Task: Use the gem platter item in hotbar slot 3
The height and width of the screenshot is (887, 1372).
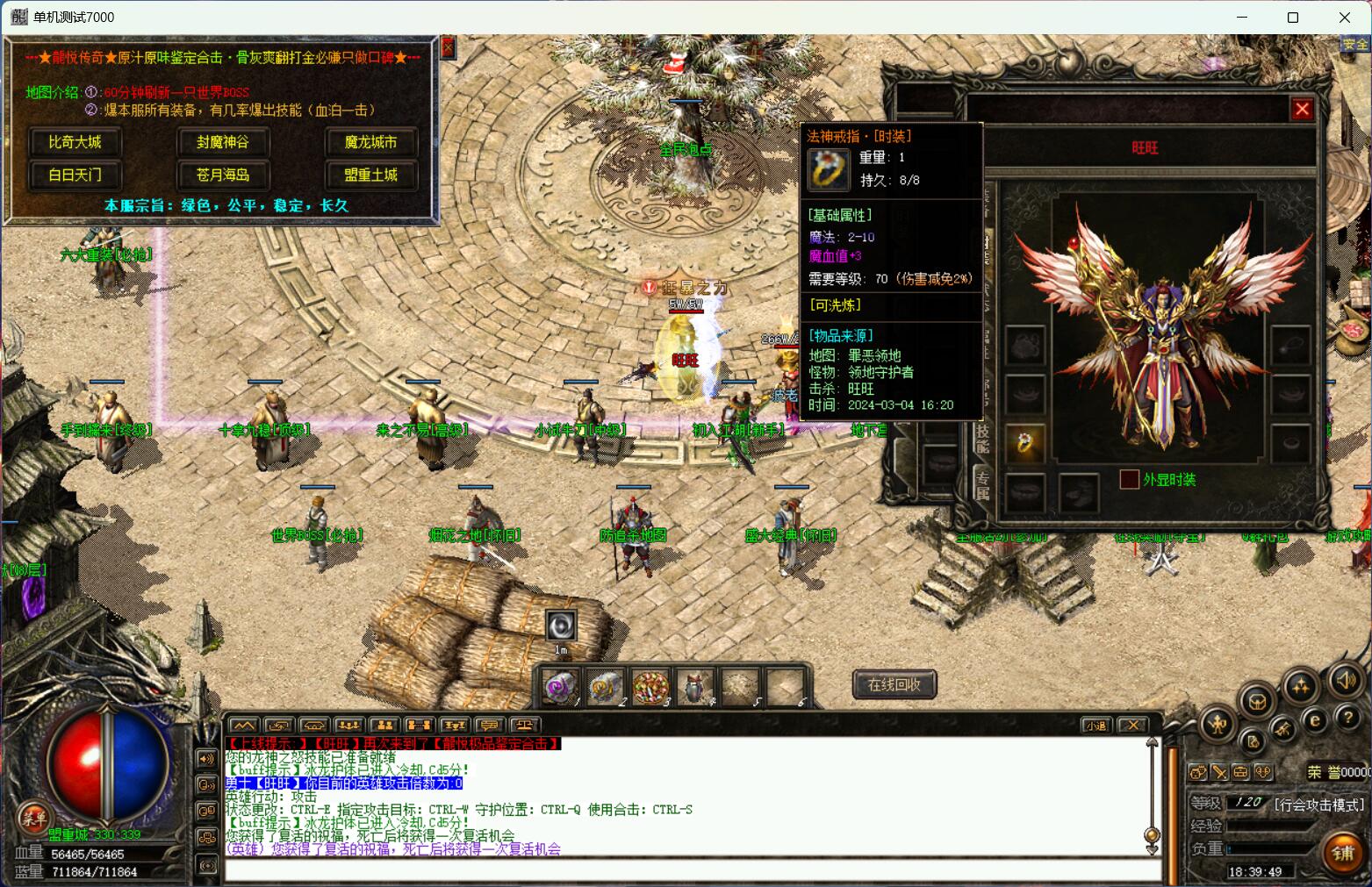Action: [x=650, y=687]
